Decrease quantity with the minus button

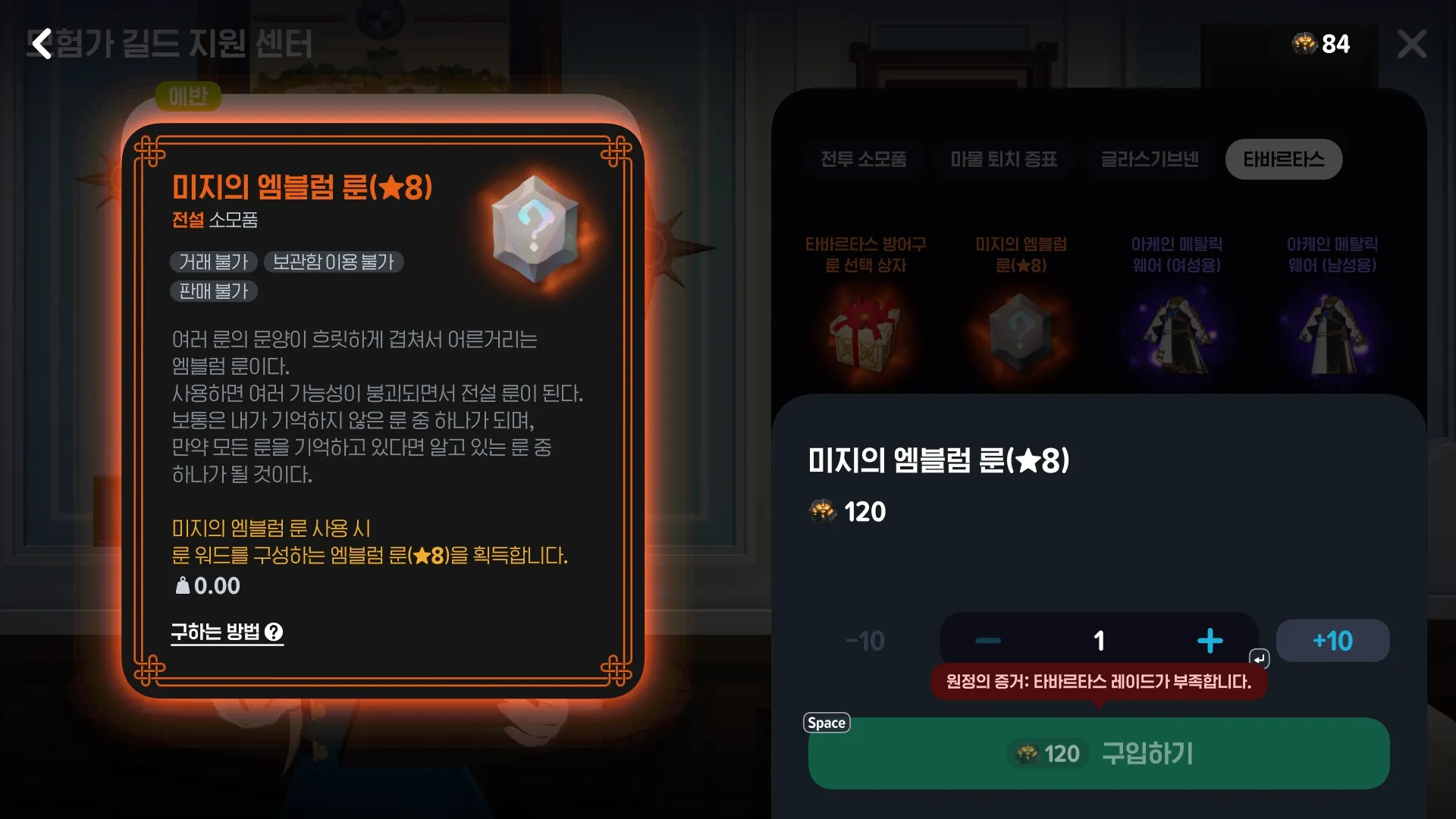pos(987,640)
